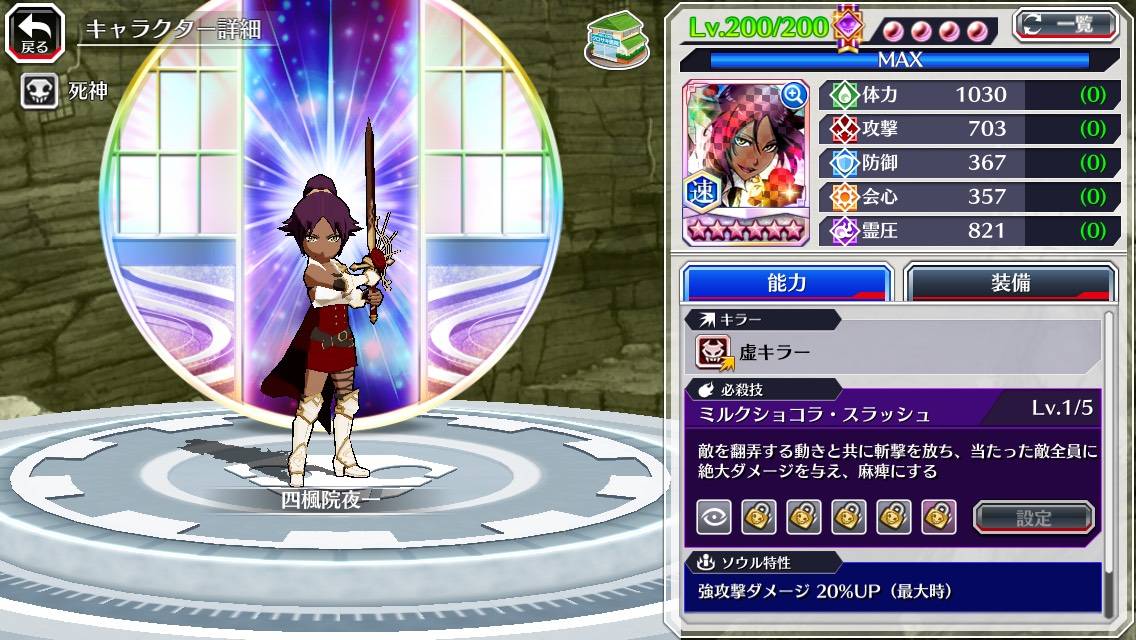Preview the special move with the eye icon

713,517
